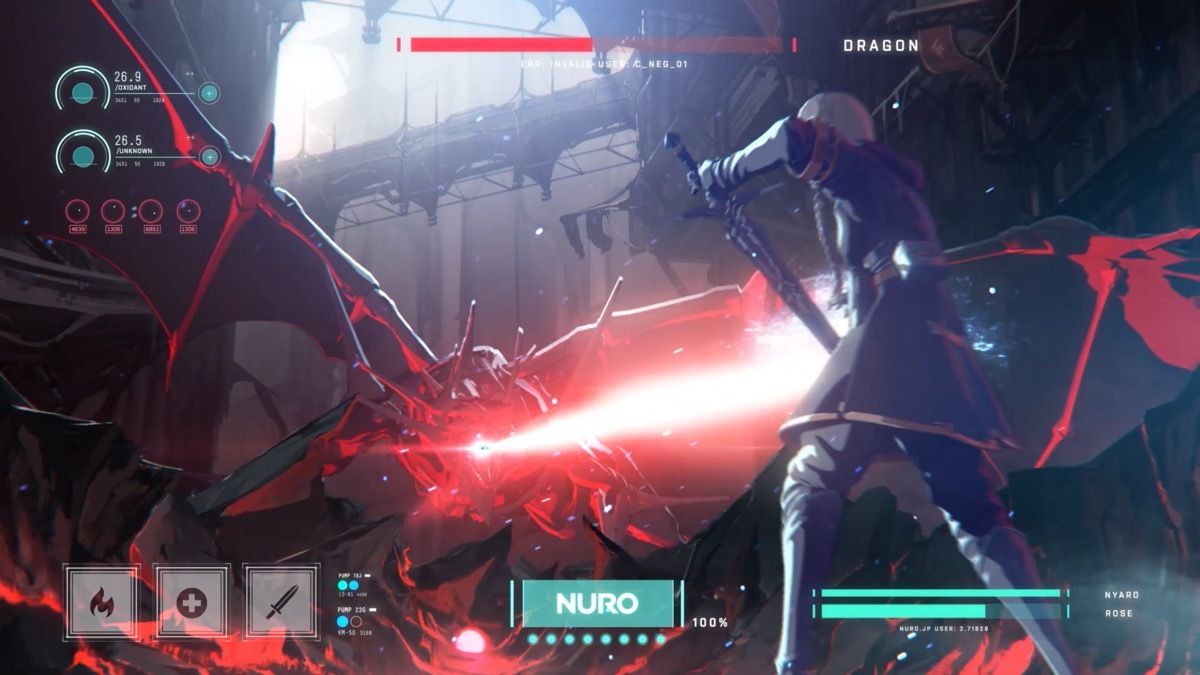Click the NURO teal button
Viewport: 1200px width, 675px height.
pyautogui.click(x=597, y=603)
